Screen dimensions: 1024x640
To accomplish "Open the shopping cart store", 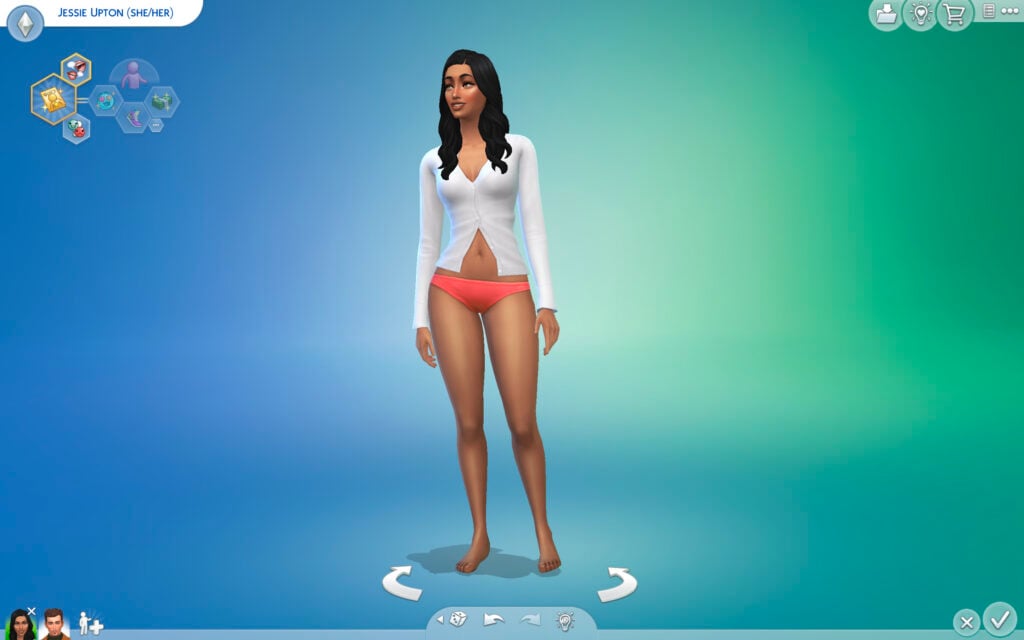I will (x=955, y=14).
